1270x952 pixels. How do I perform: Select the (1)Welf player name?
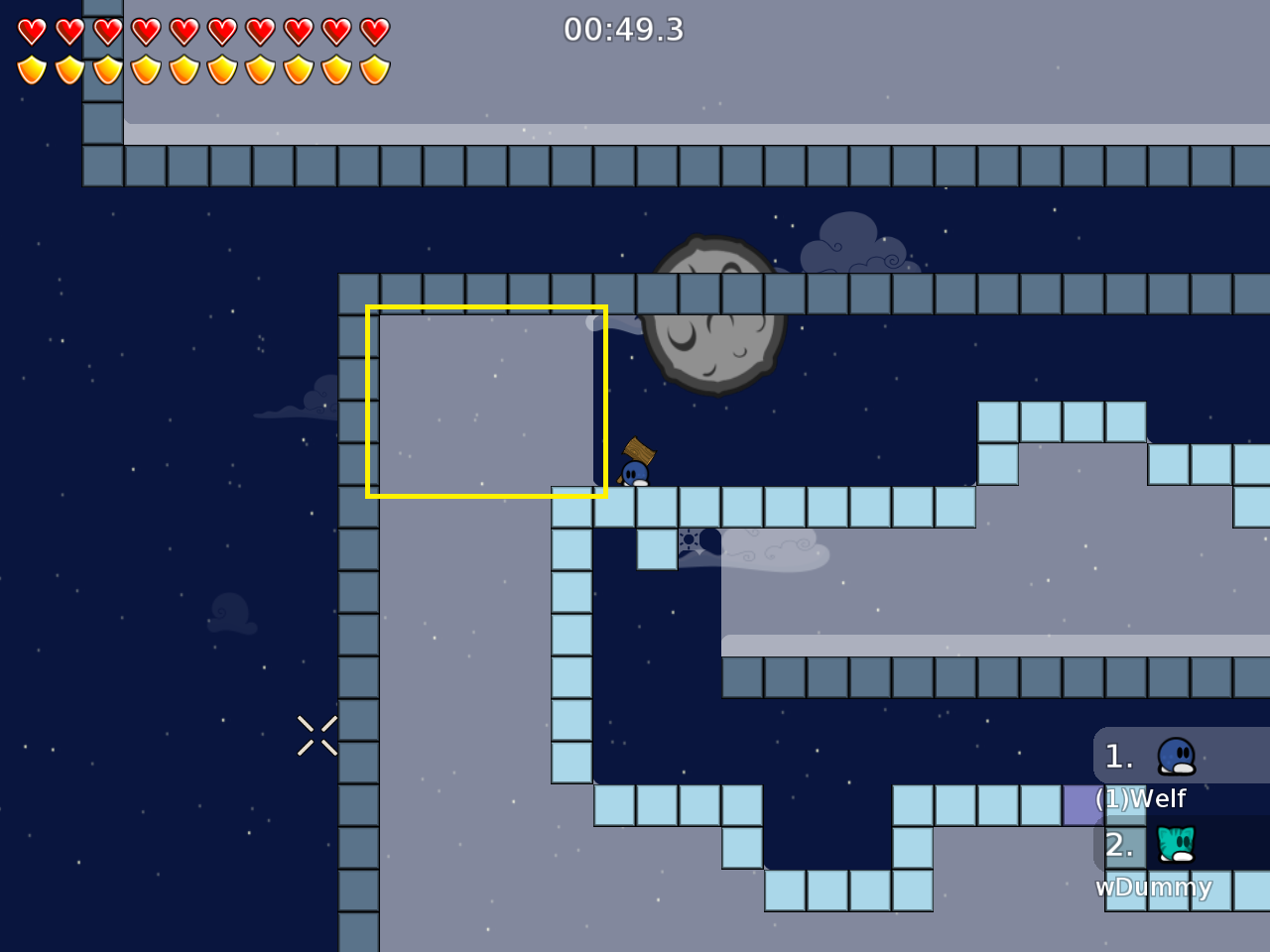pos(1139,797)
